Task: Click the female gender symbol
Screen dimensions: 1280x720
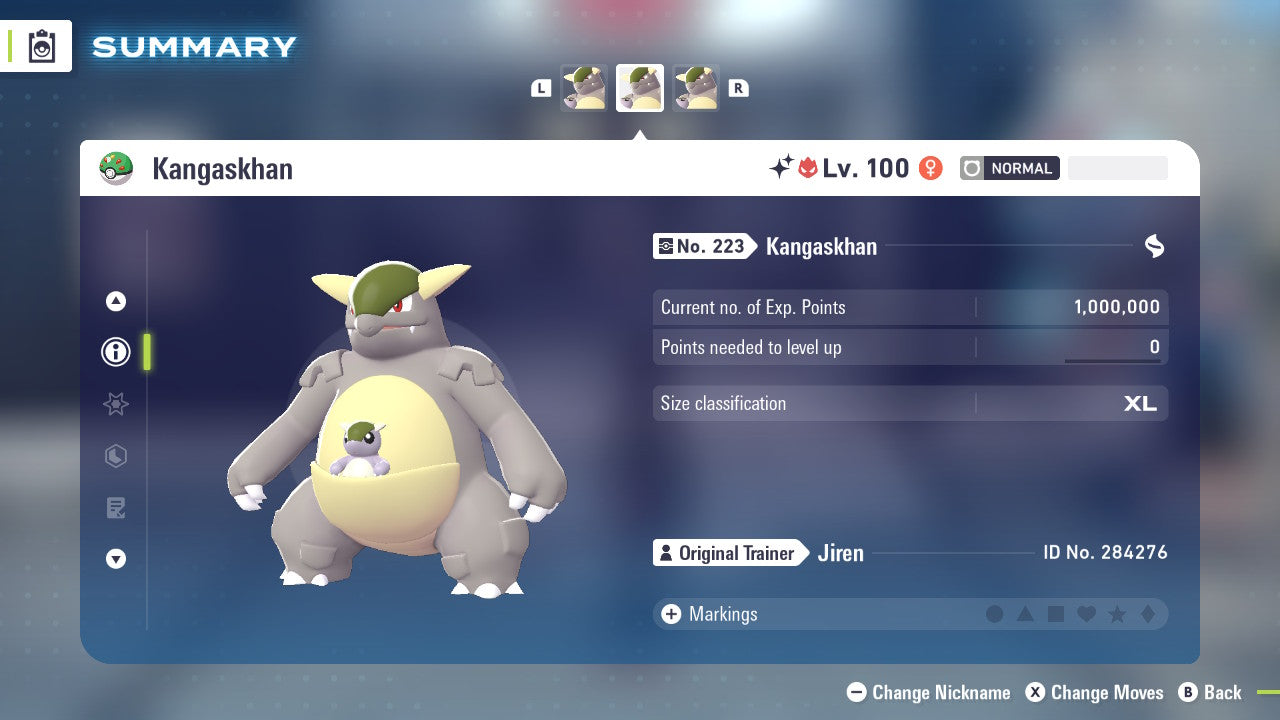Action: (929, 168)
